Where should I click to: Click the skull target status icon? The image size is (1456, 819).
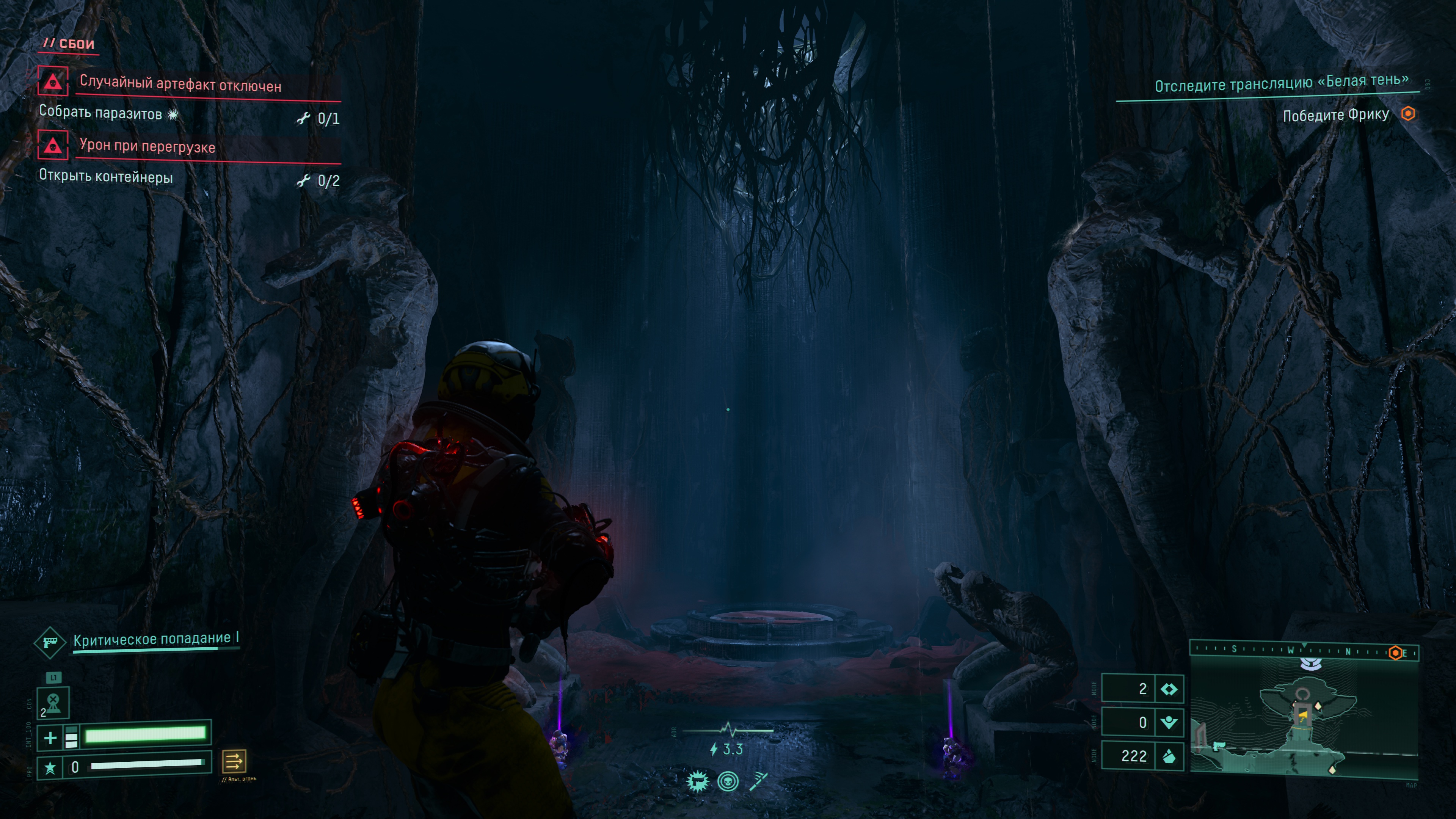point(728,782)
